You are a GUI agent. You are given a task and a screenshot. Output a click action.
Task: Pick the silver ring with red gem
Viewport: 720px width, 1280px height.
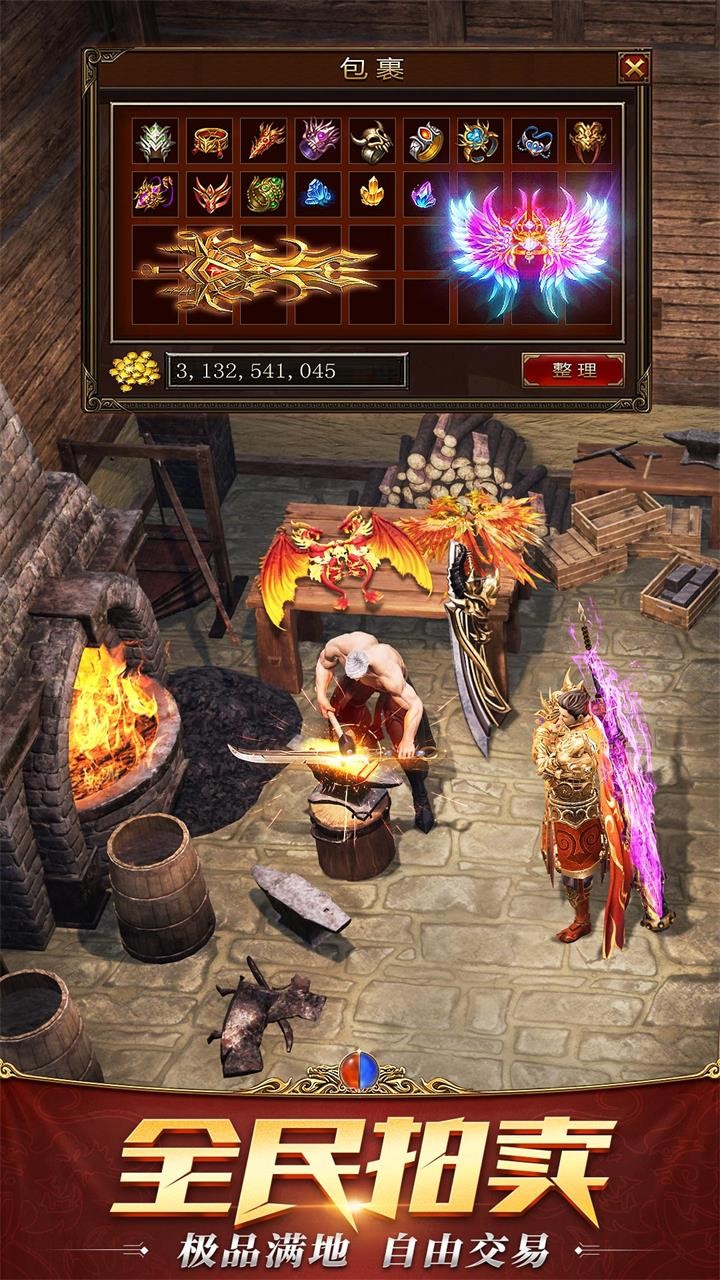tap(426, 140)
